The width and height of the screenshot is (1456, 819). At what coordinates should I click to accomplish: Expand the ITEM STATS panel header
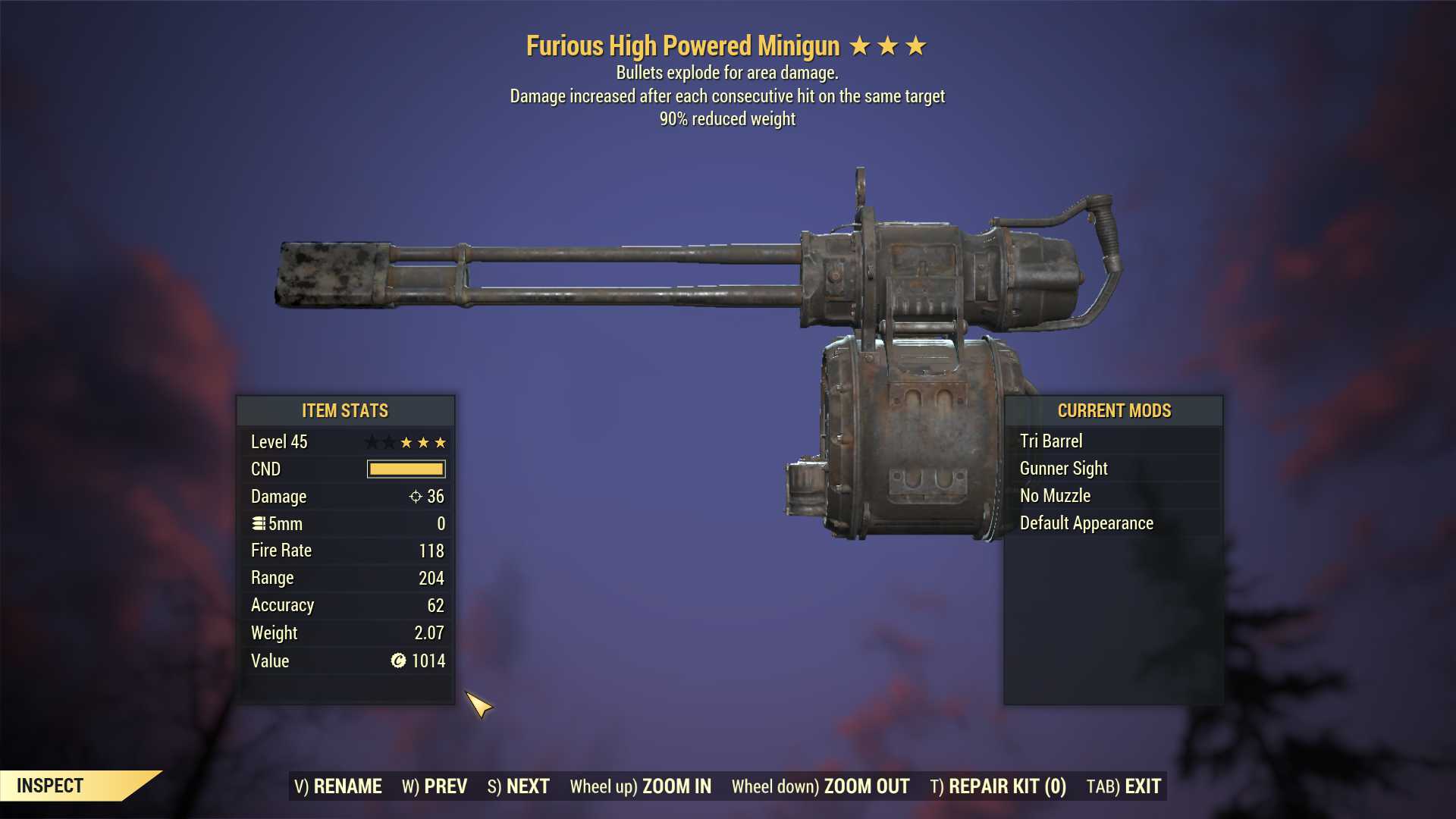pyautogui.click(x=345, y=411)
